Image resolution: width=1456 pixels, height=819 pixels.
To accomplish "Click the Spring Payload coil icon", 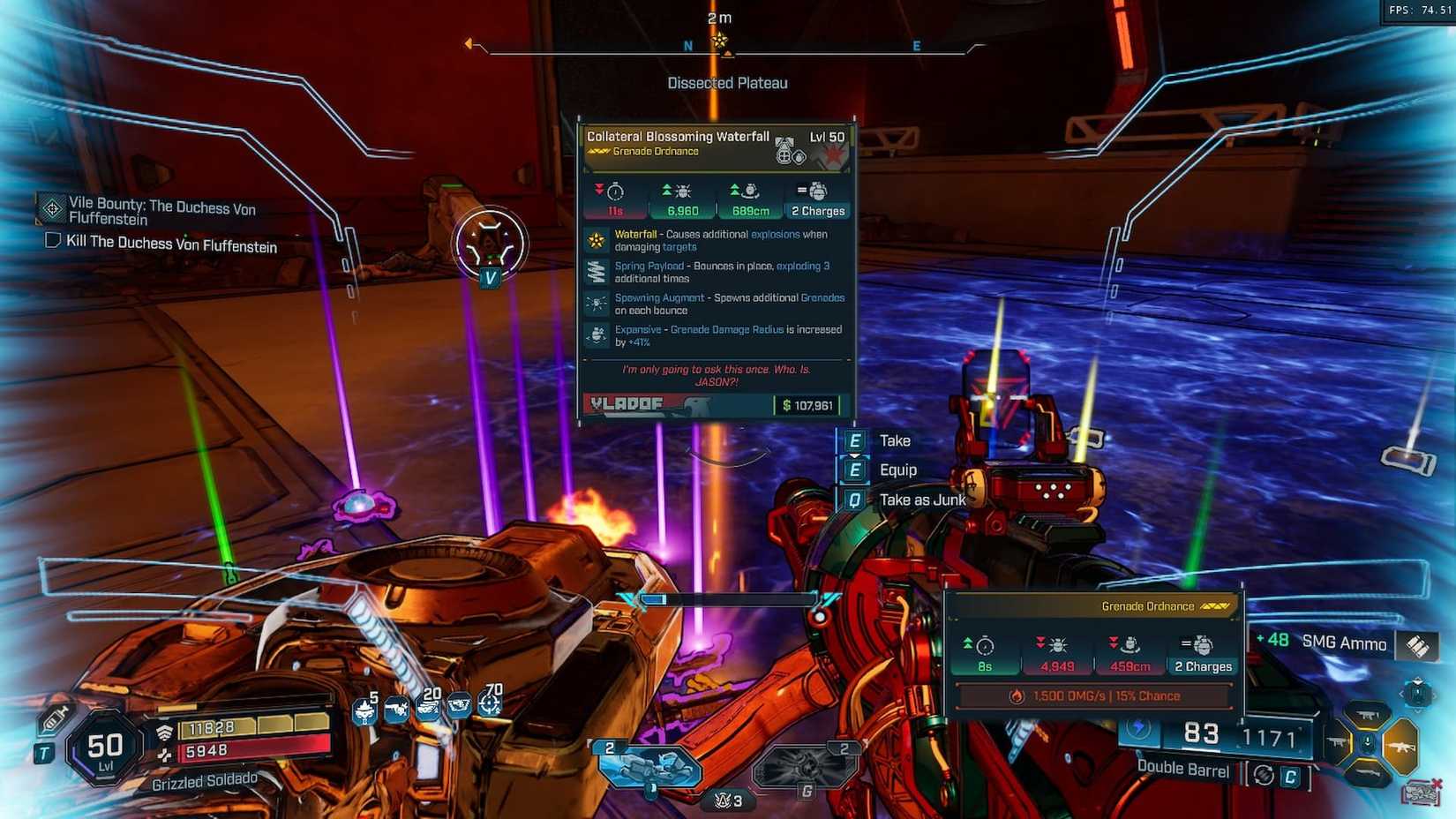I will (x=596, y=273).
